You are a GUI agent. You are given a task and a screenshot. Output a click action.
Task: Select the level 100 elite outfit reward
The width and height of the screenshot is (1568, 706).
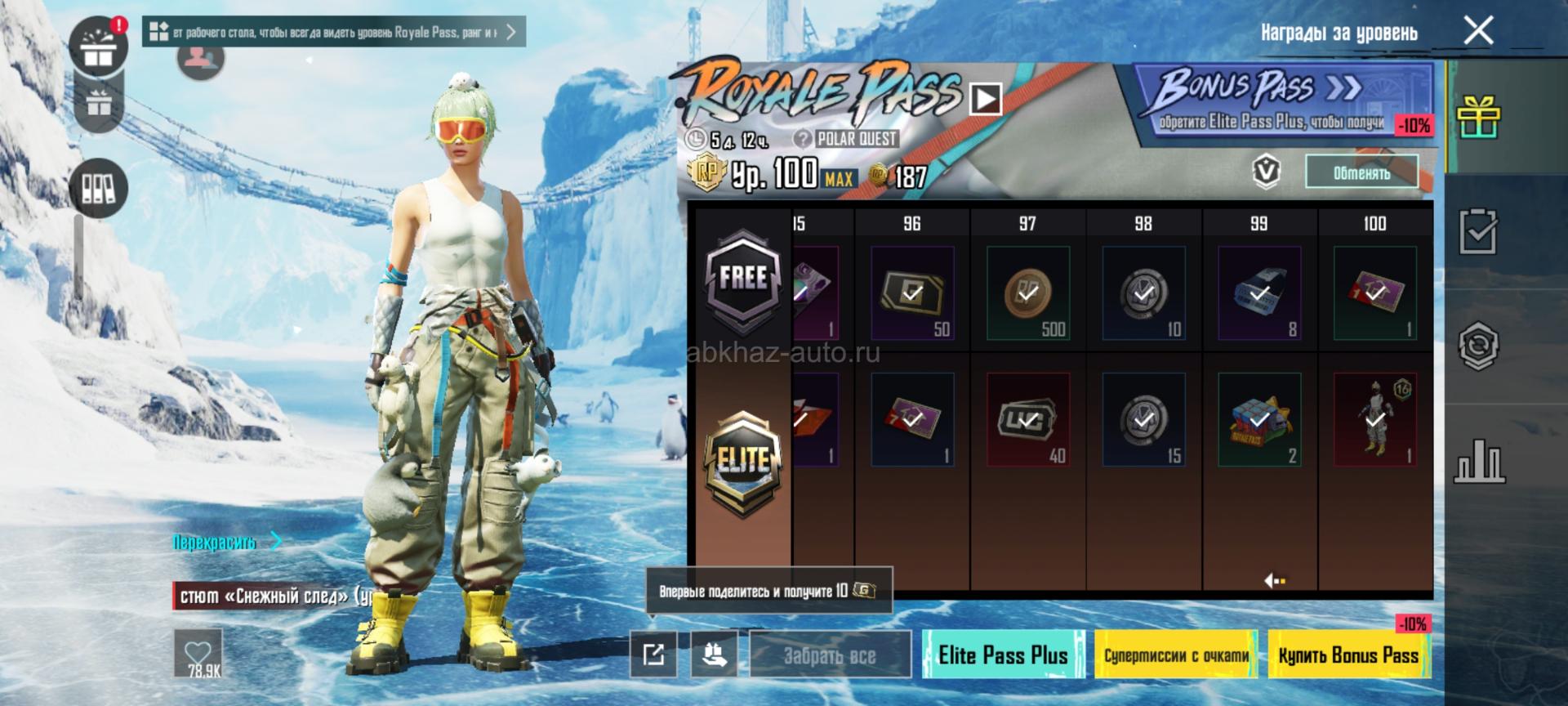point(1375,419)
